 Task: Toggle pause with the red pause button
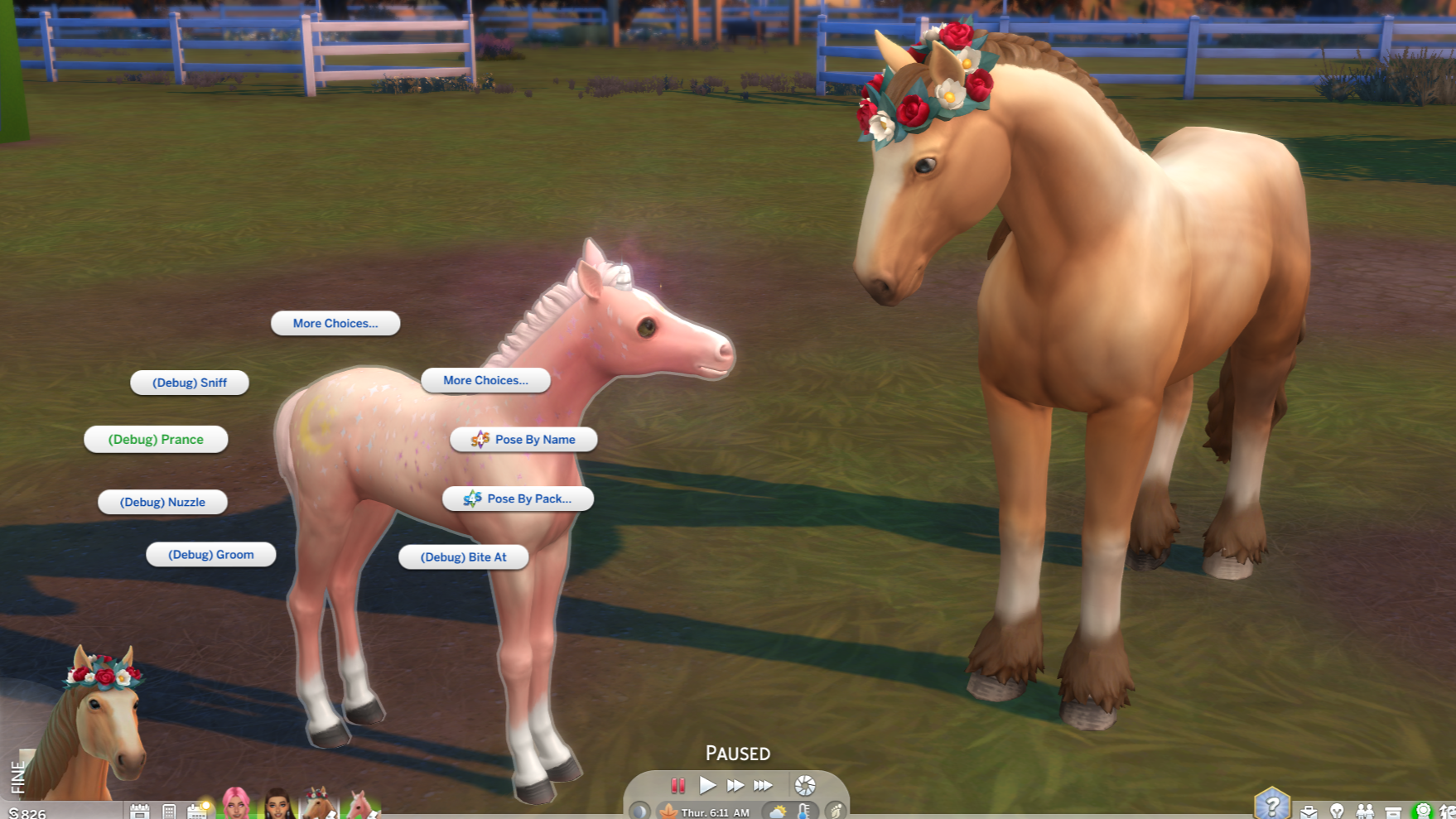pos(677,785)
